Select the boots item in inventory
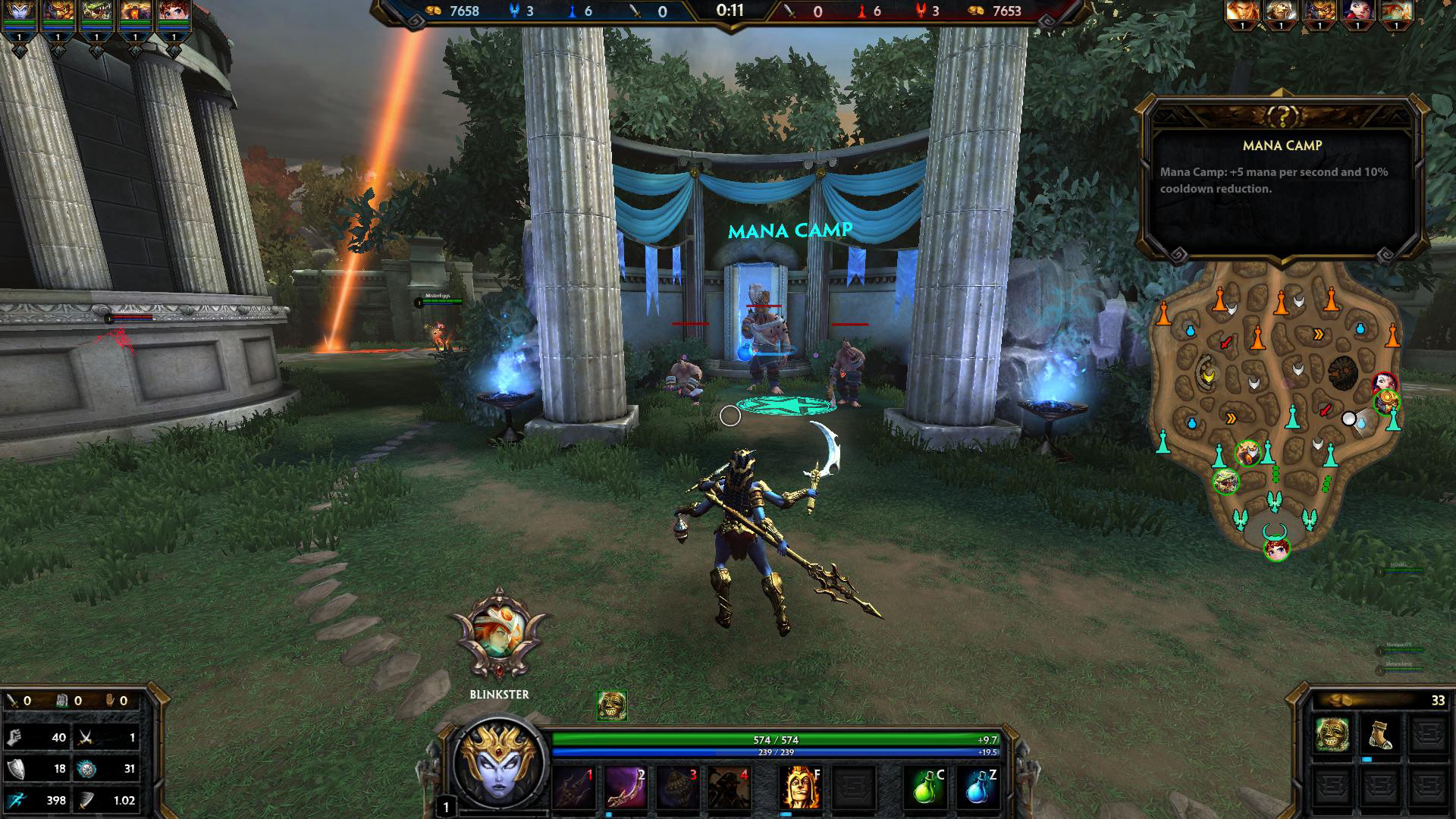Image resolution: width=1456 pixels, height=819 pixels. [x=1379, y=734]
